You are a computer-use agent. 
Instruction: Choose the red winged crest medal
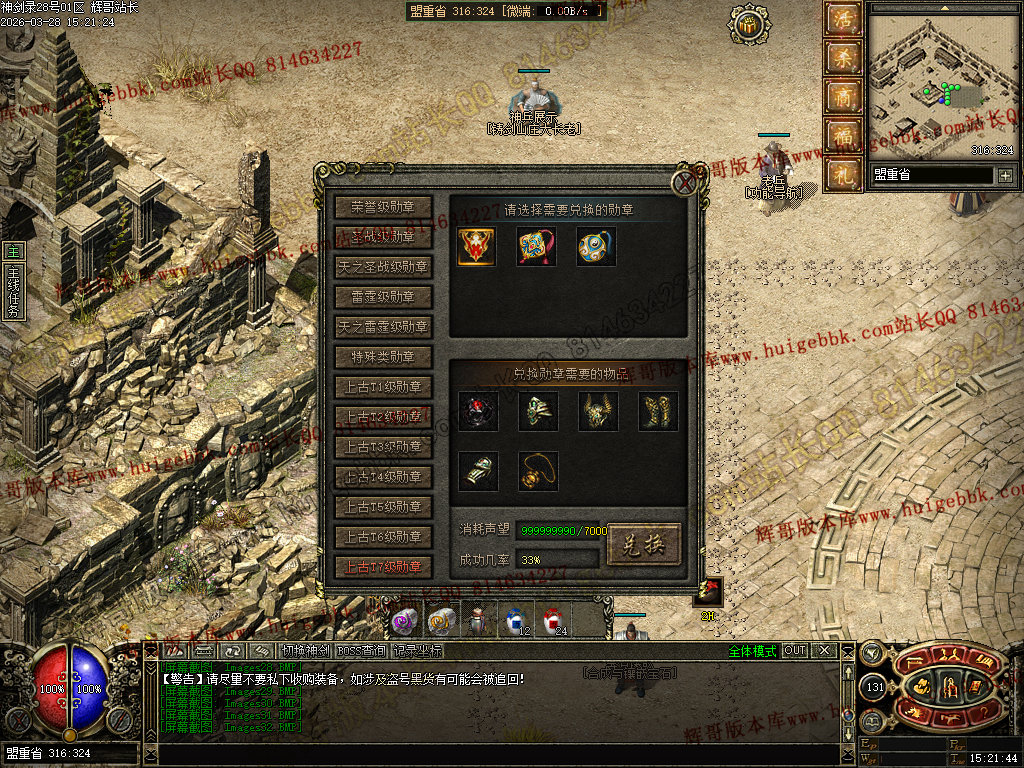click(477, 247)
